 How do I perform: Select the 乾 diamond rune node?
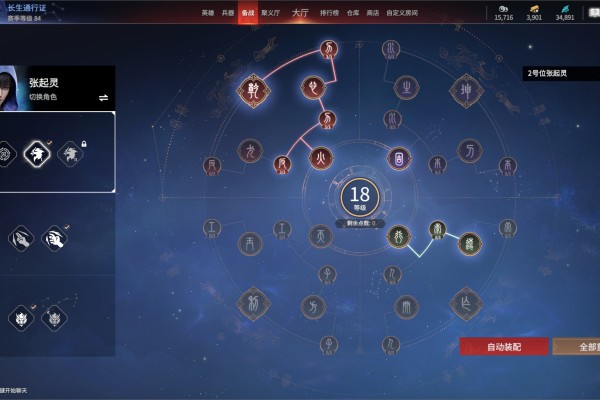point(251,92)
